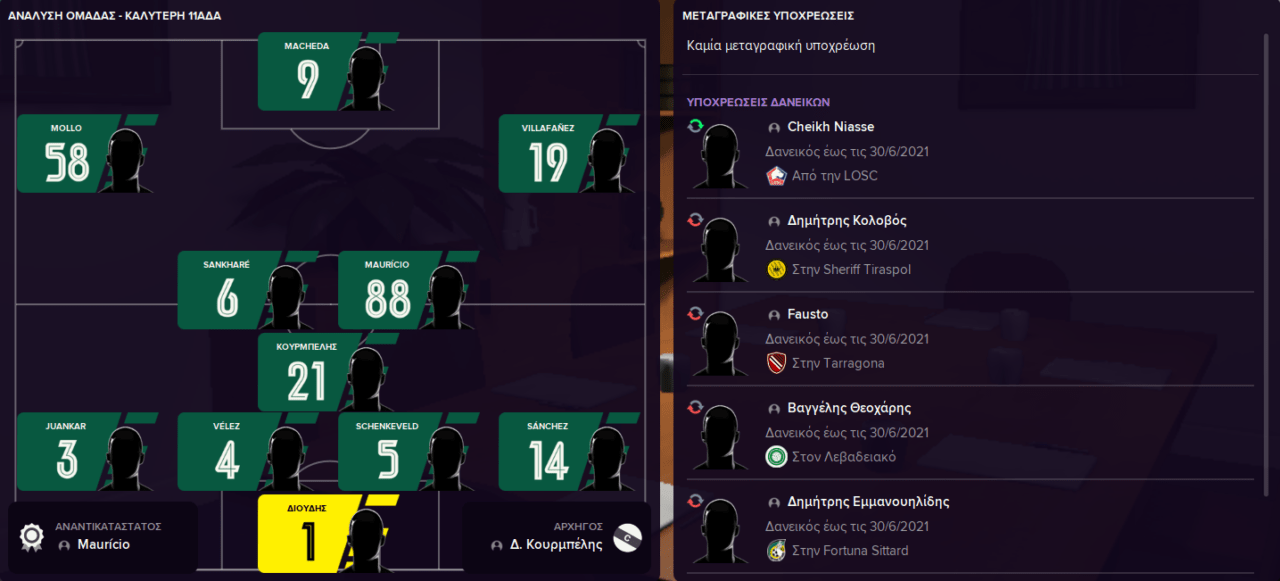Click the loan obligations panel scrollbar
The height and width of the screenshot is (581, 1280).
point(1267,300)
